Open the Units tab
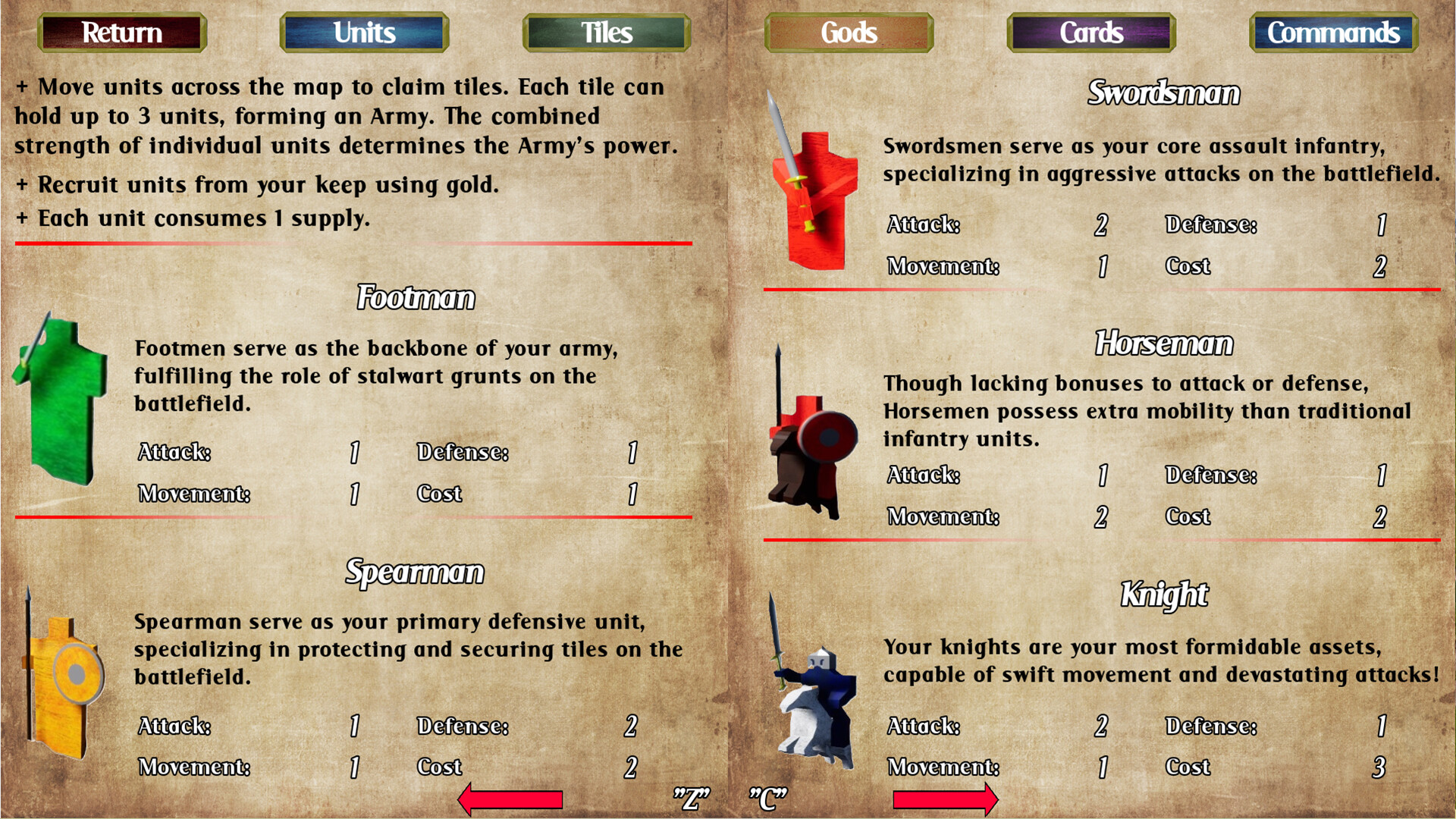1456x819 pixels. click(x=363, y=33)
